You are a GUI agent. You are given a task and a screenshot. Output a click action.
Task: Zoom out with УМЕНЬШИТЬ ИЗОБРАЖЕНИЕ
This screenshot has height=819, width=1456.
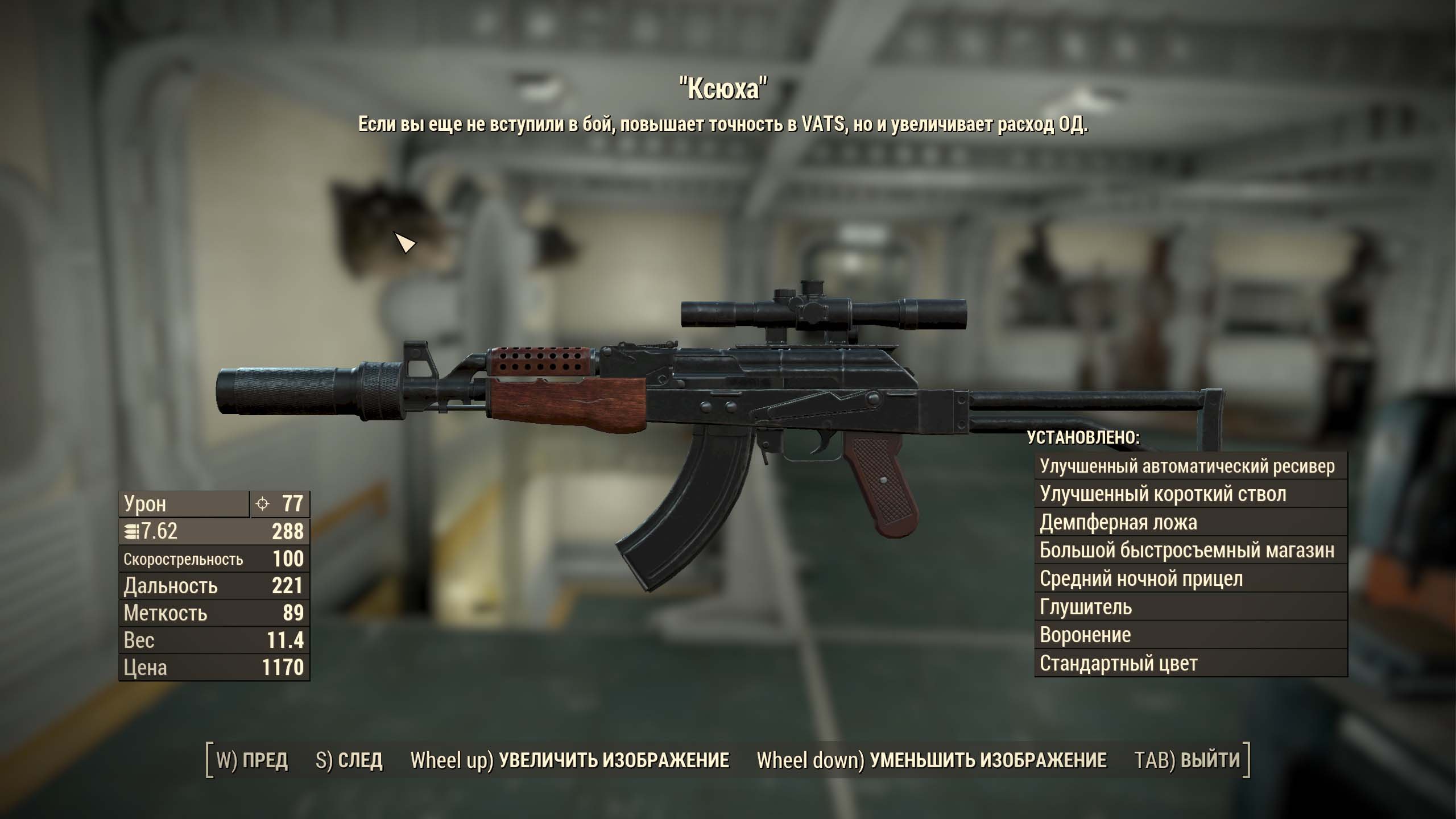932,760
